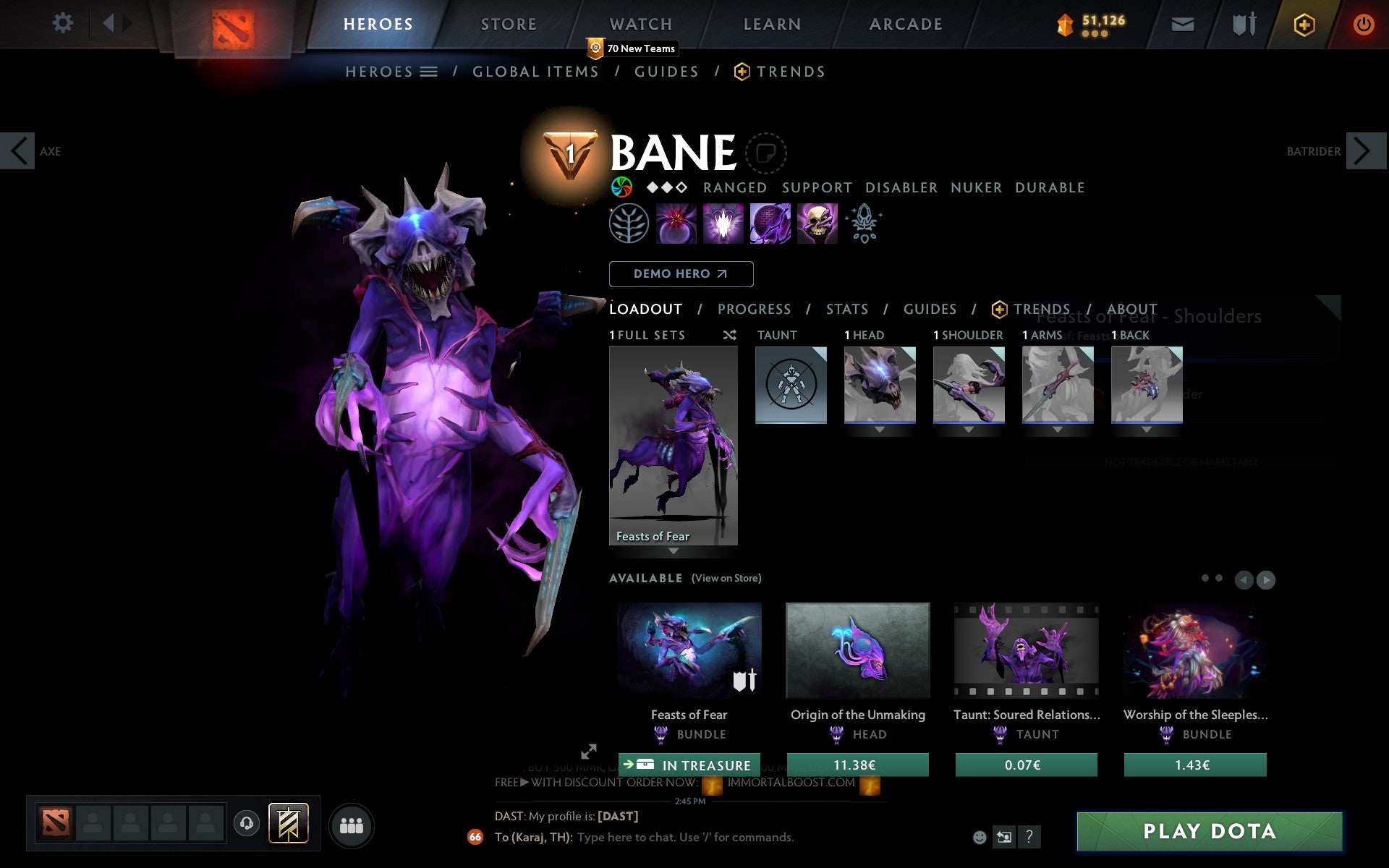
Task: Select Bane's Enfeeble ability icon
Action: (674, 223)
